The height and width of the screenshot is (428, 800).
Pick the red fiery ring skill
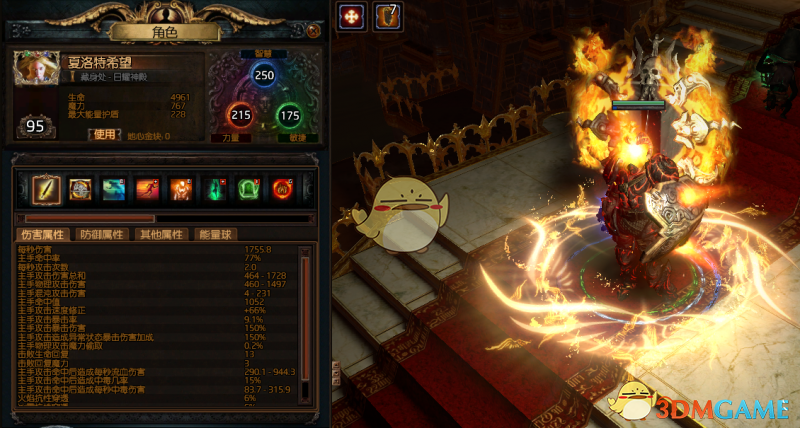tap(282, 188)
